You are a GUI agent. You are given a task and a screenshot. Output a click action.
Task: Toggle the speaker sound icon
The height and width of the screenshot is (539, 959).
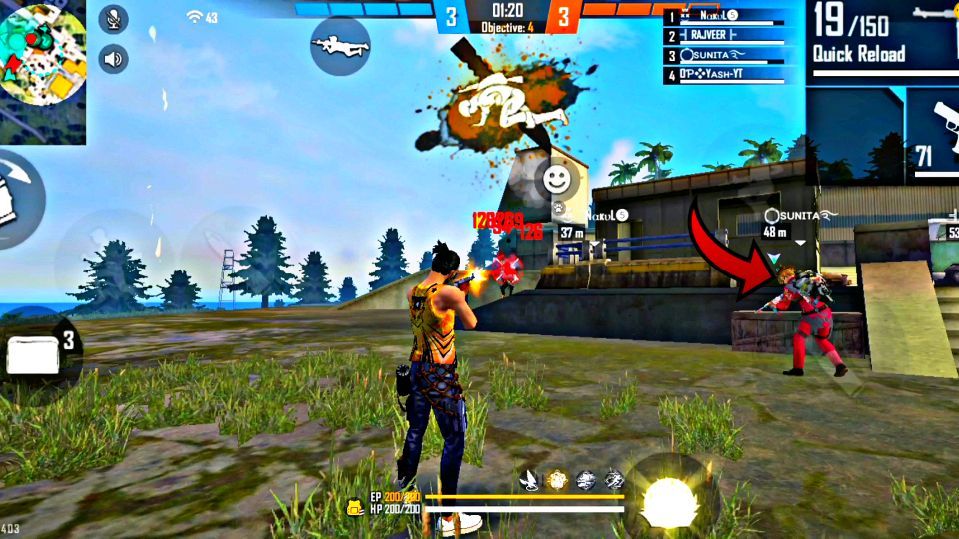tap(113, 59)
